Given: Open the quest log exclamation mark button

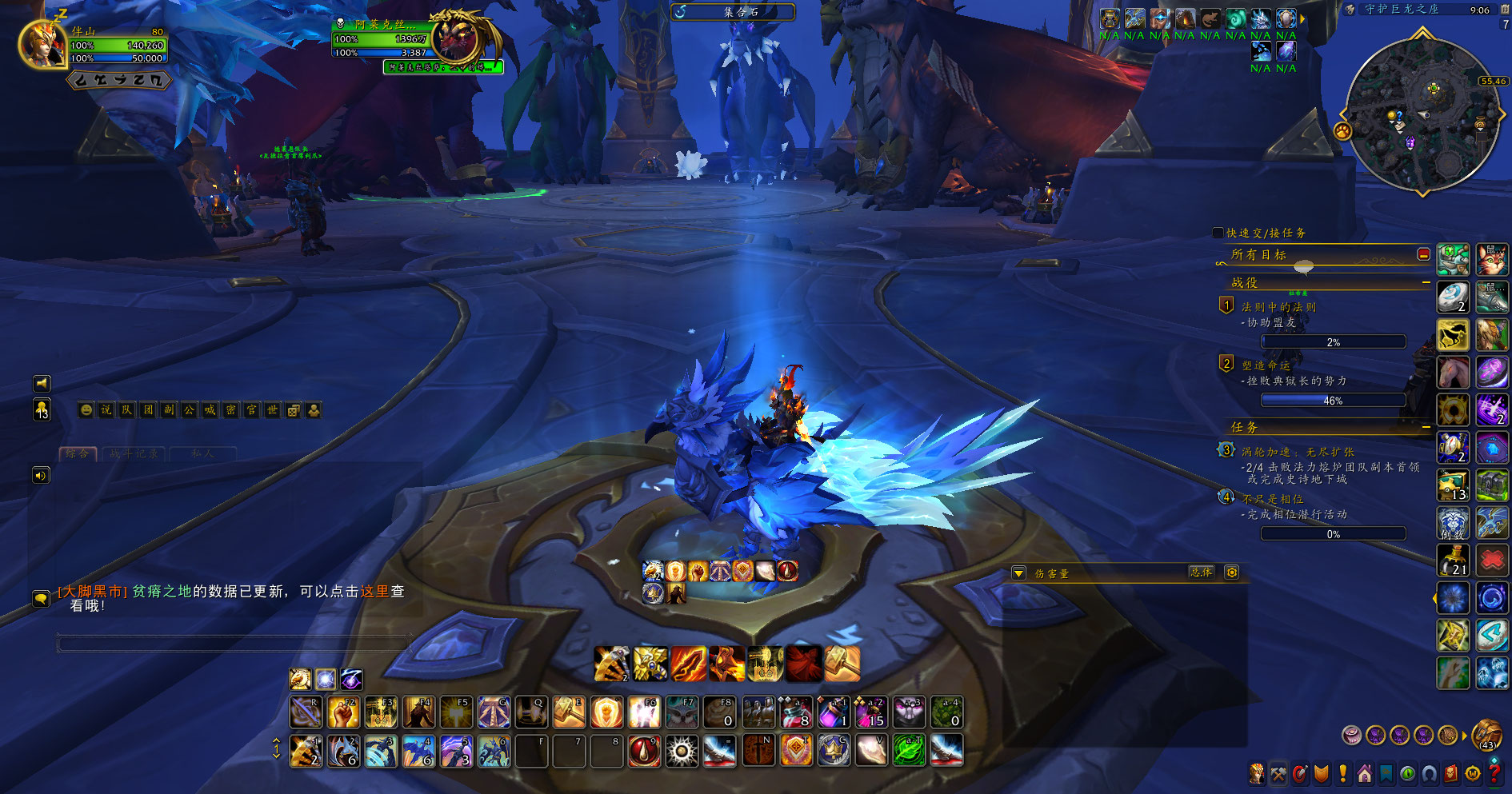Looking at the screenshot, I should click(x=1343, y=773).
